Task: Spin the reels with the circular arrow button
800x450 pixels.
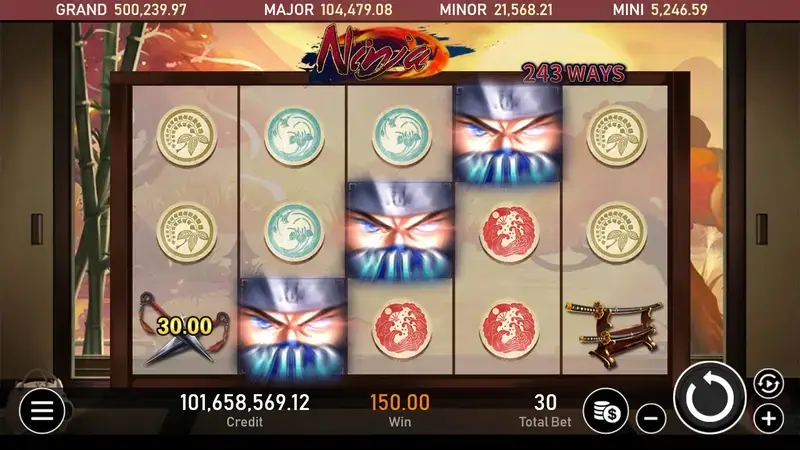Action: (710, 397)
